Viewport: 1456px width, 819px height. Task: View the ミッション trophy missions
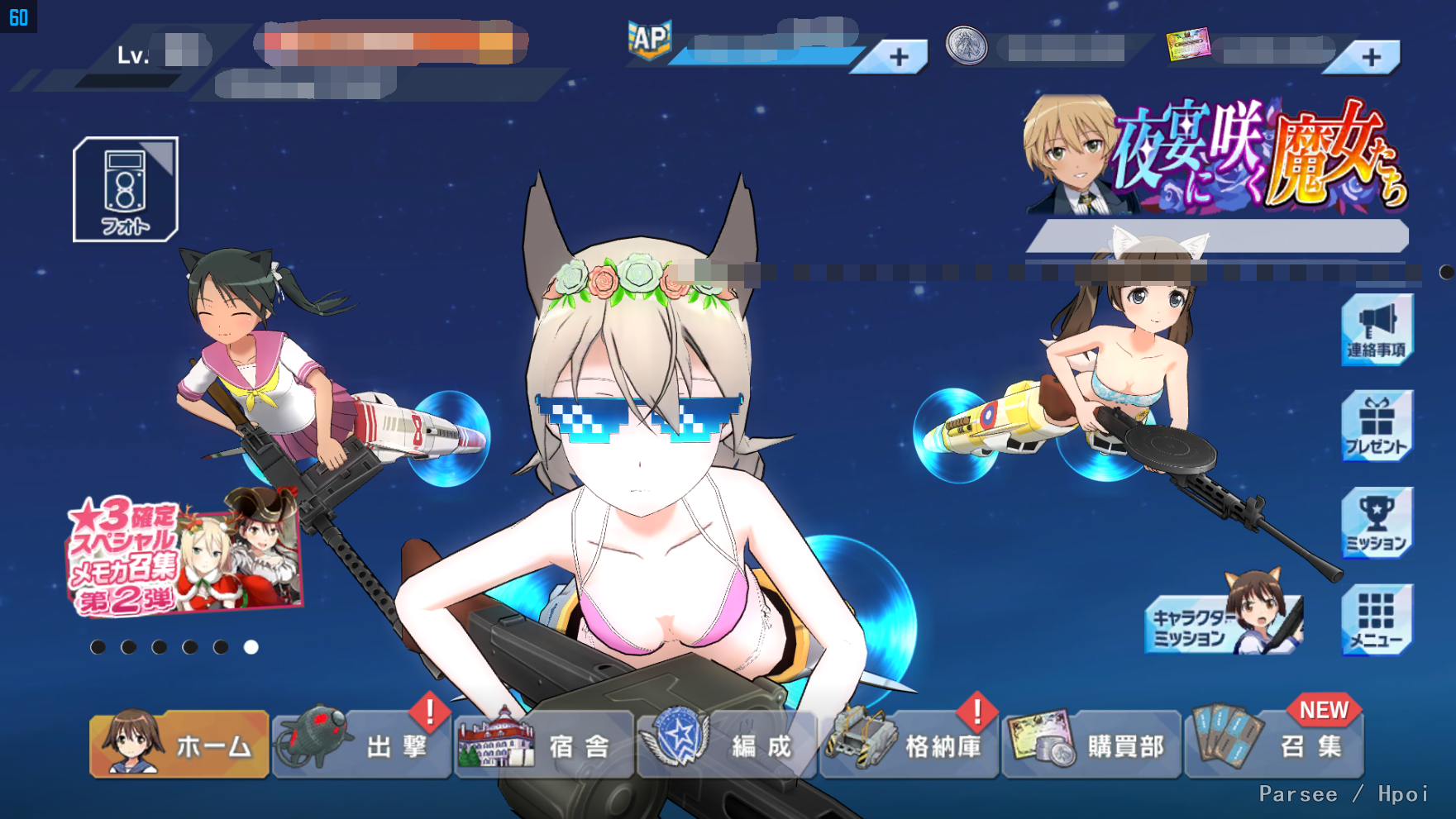(x=1377, y=523)
